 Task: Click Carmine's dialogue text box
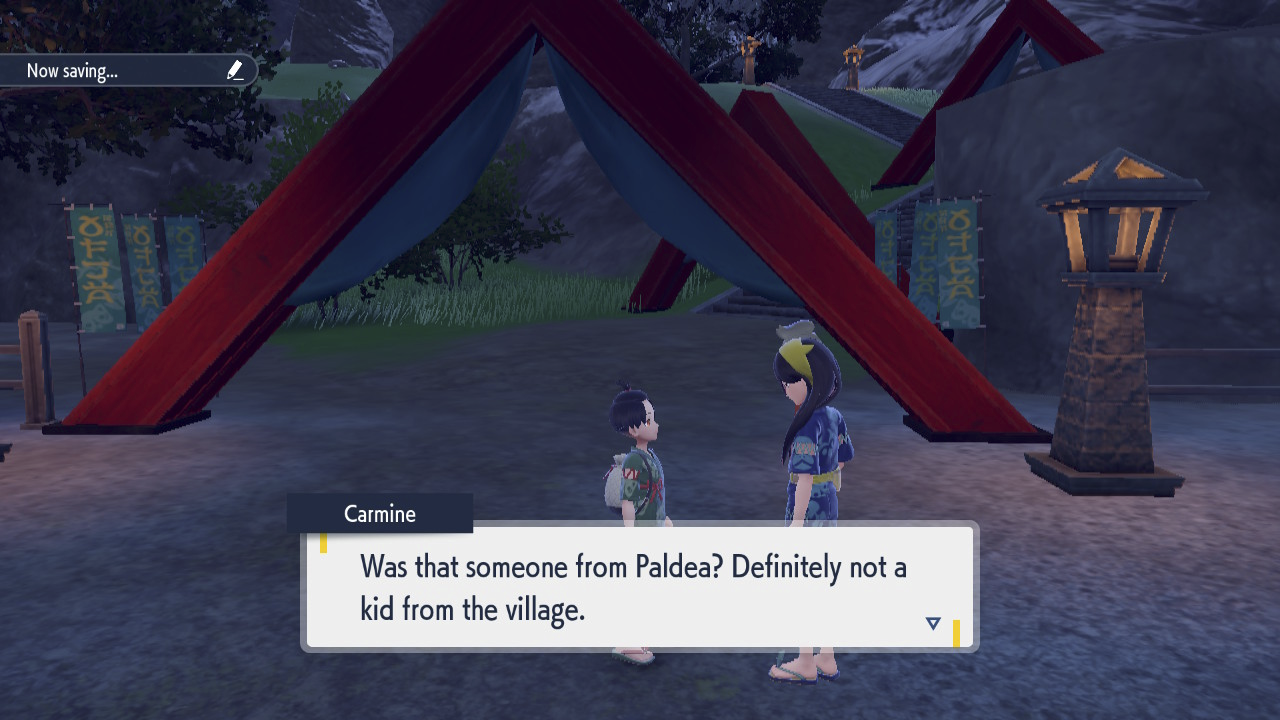[x=639, y=587]
